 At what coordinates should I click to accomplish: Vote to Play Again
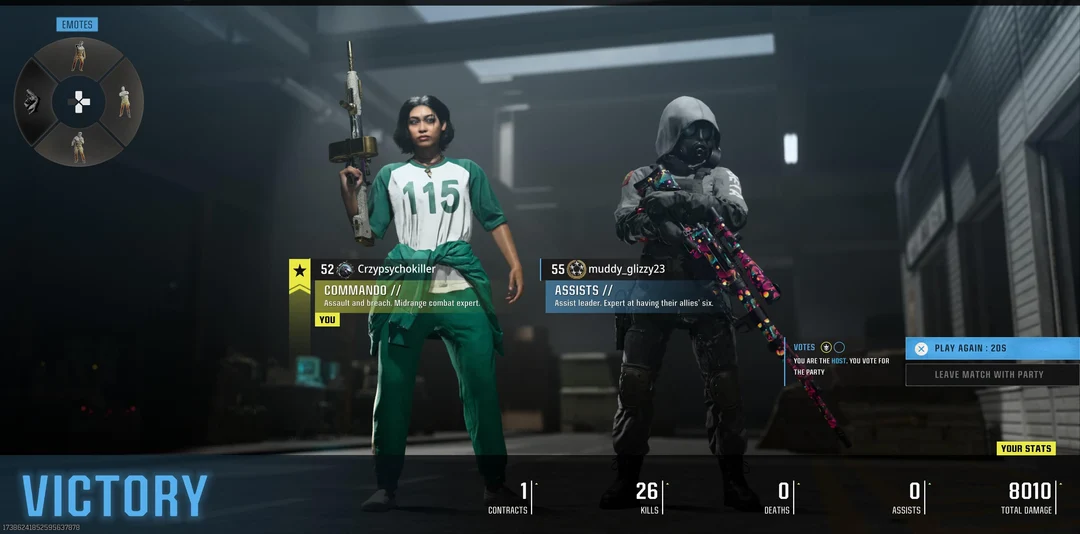(x=991, y=348)
